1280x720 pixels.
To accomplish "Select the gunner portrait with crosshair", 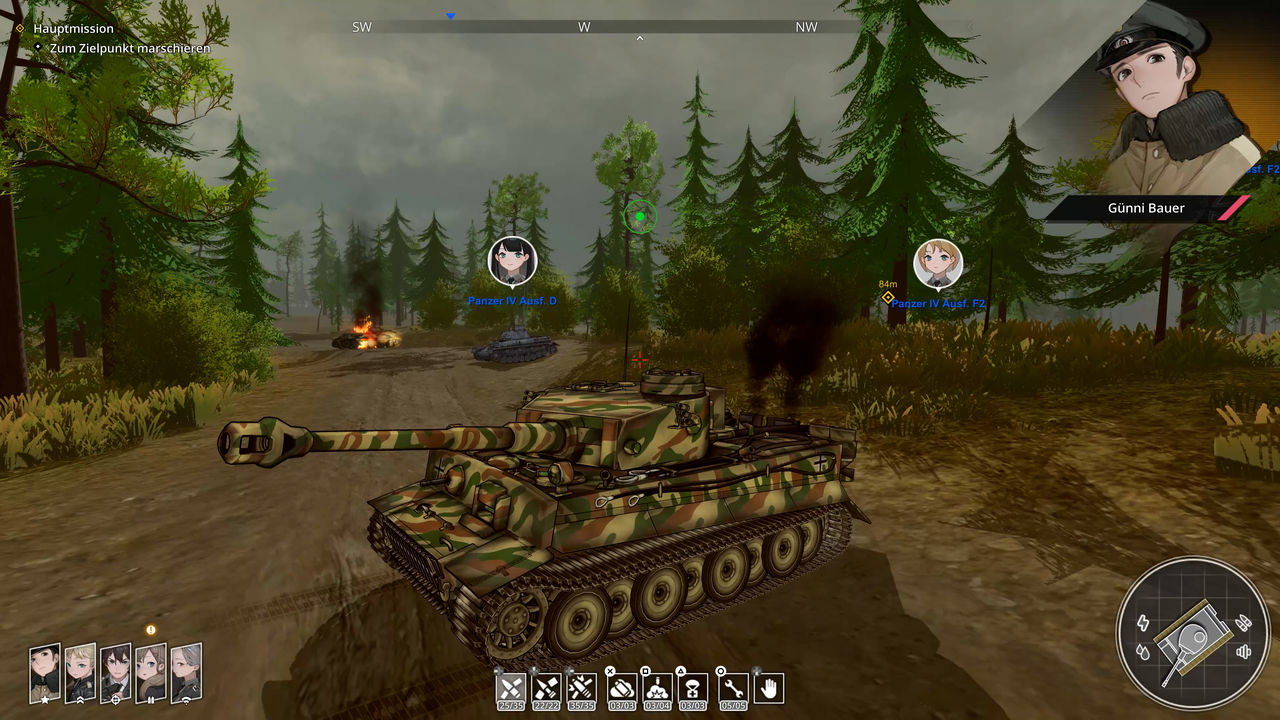I will click(115, 673).
